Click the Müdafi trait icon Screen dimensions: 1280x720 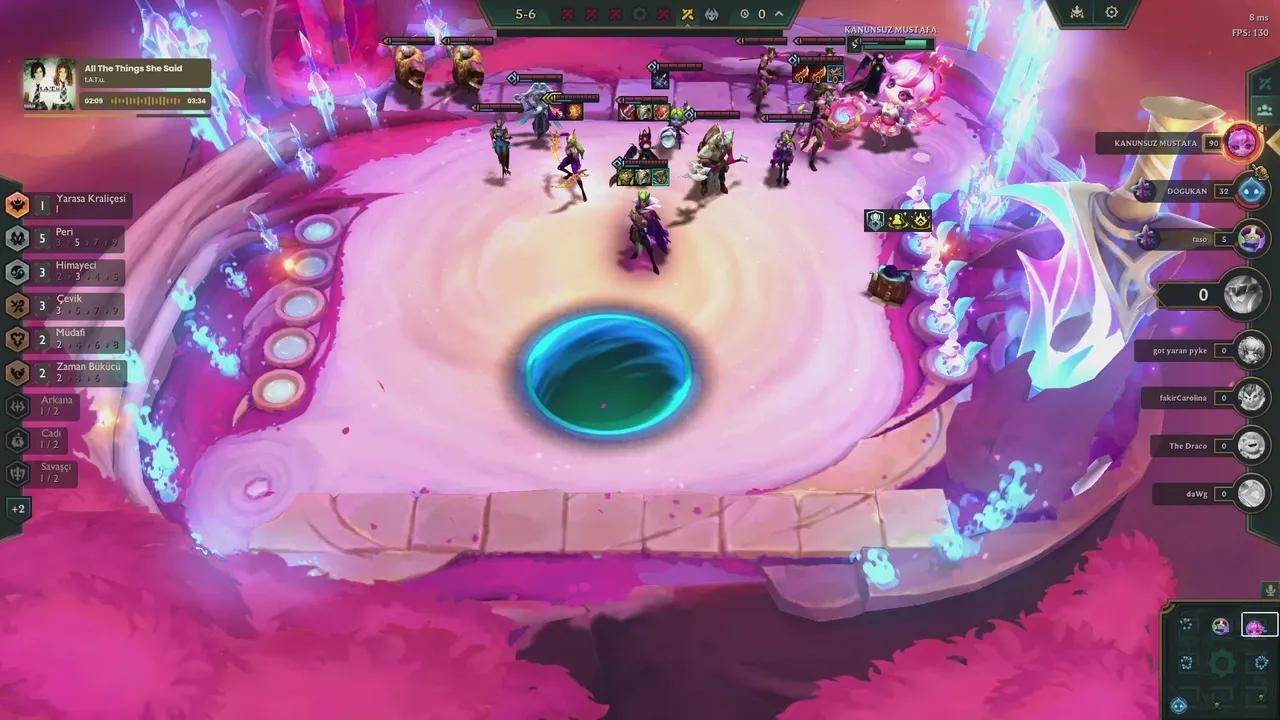16,339
